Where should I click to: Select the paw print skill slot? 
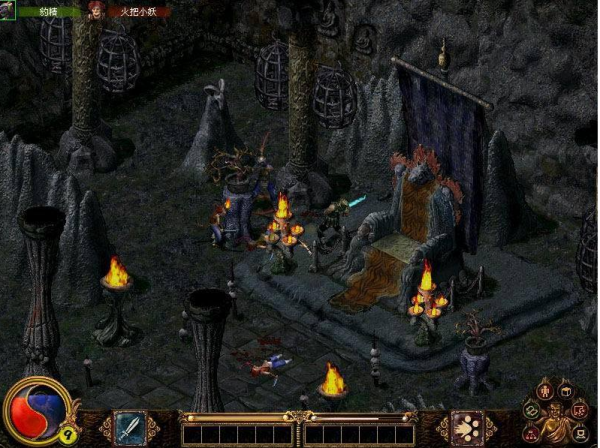(466, 428)
